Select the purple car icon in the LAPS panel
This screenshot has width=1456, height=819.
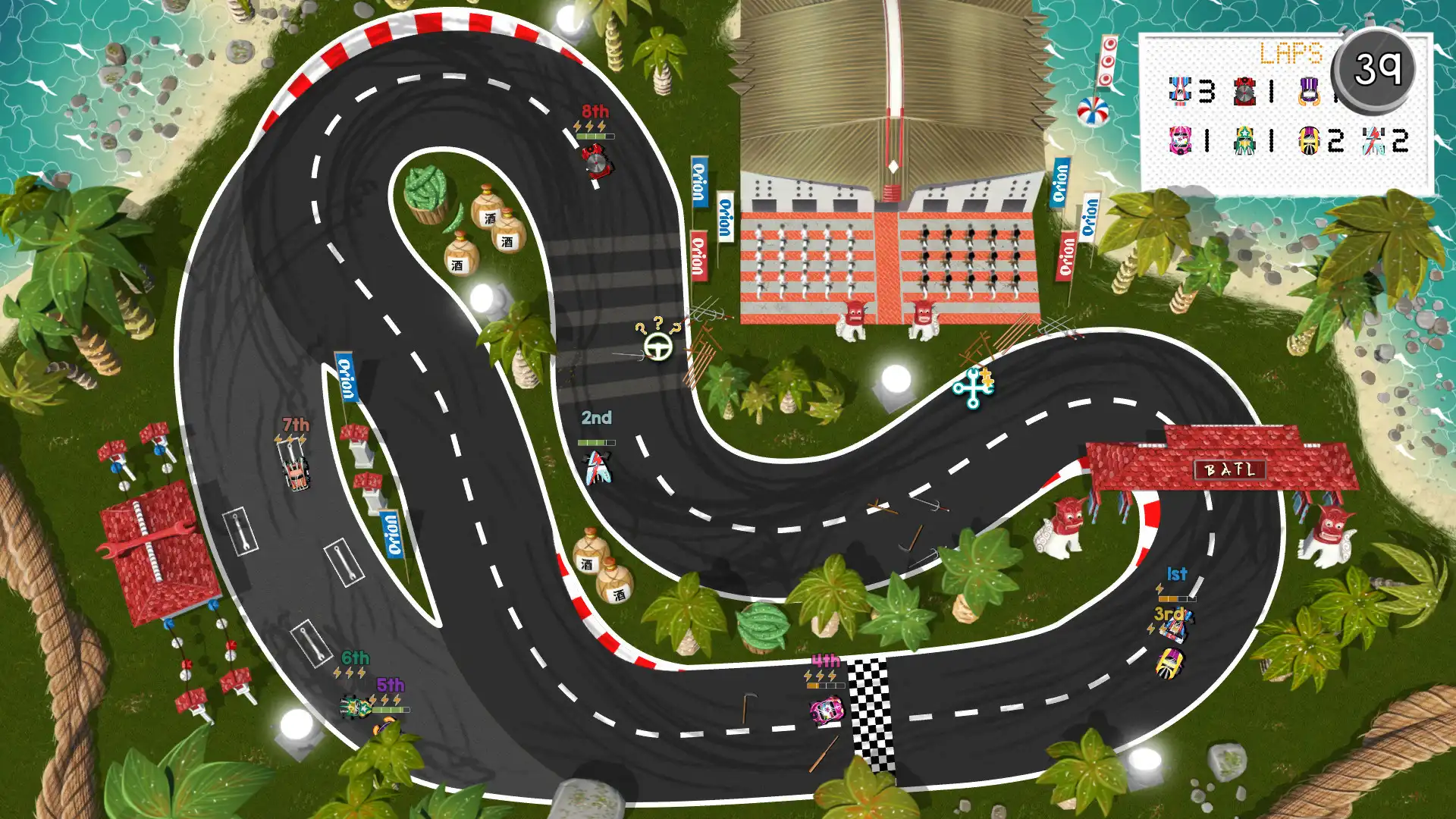click(1310, 92)
